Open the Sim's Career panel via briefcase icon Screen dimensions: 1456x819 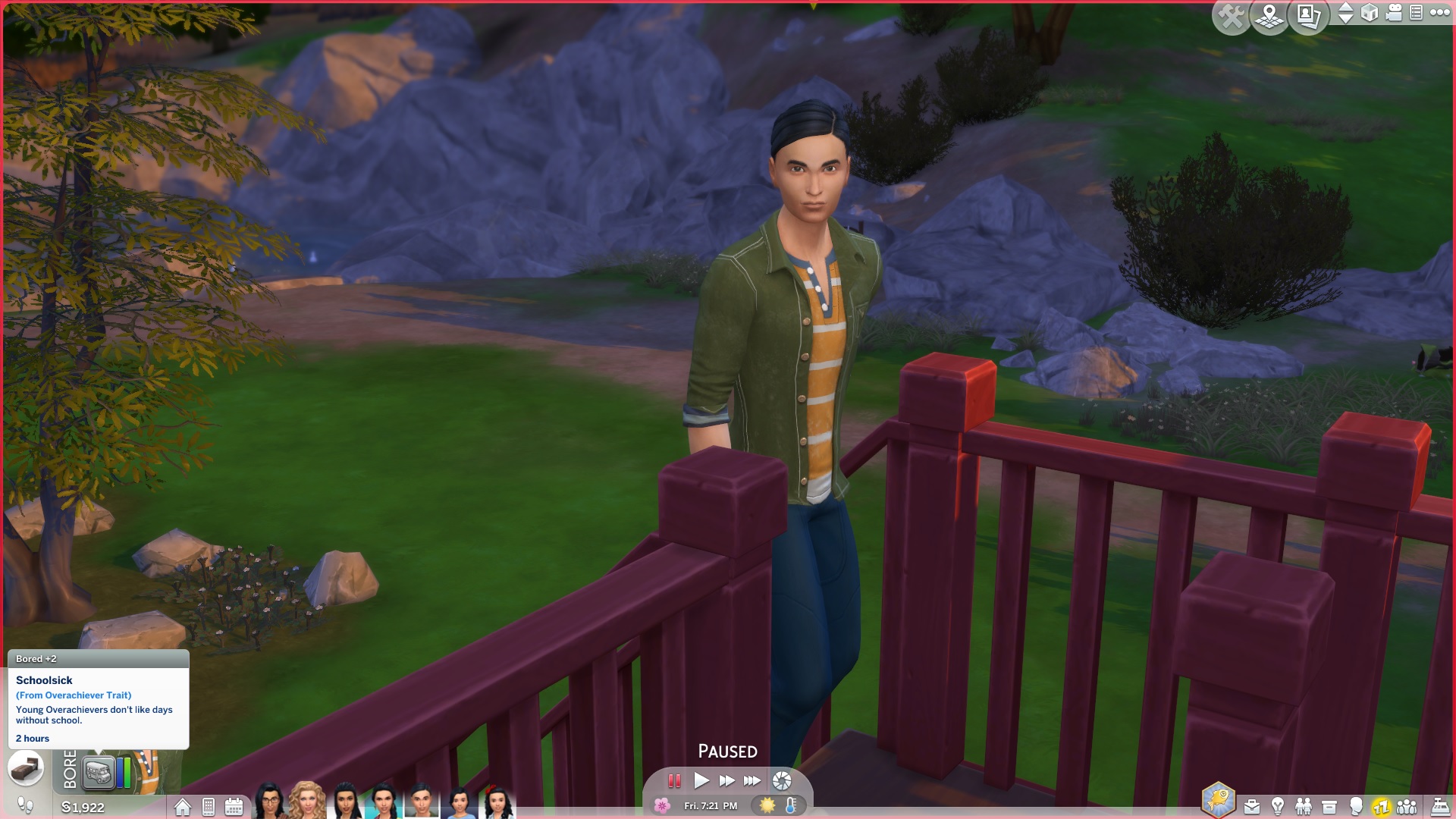(1251, 805)
